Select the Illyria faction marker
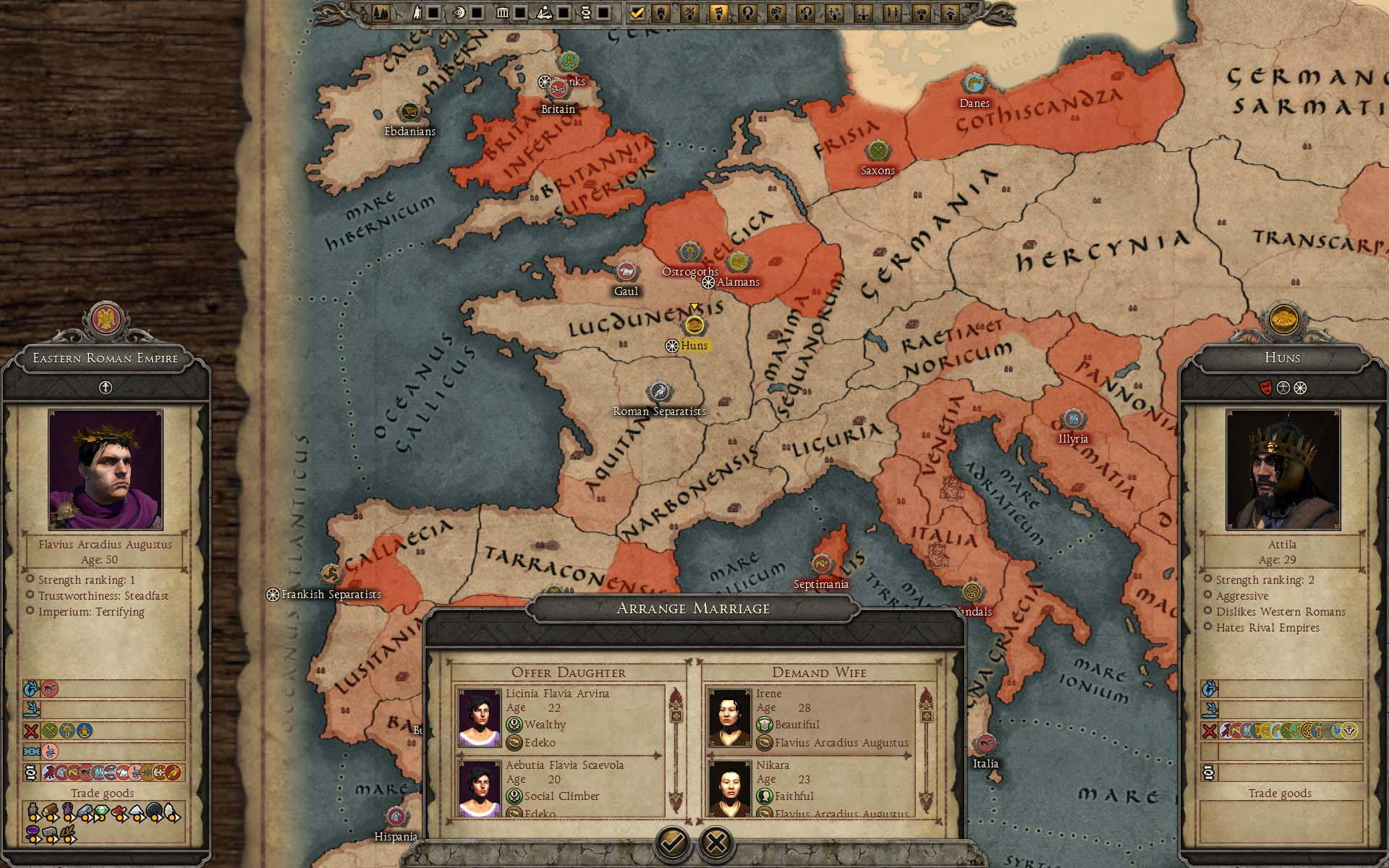Screen dimensions: 1389x868 coord(1072,420)
